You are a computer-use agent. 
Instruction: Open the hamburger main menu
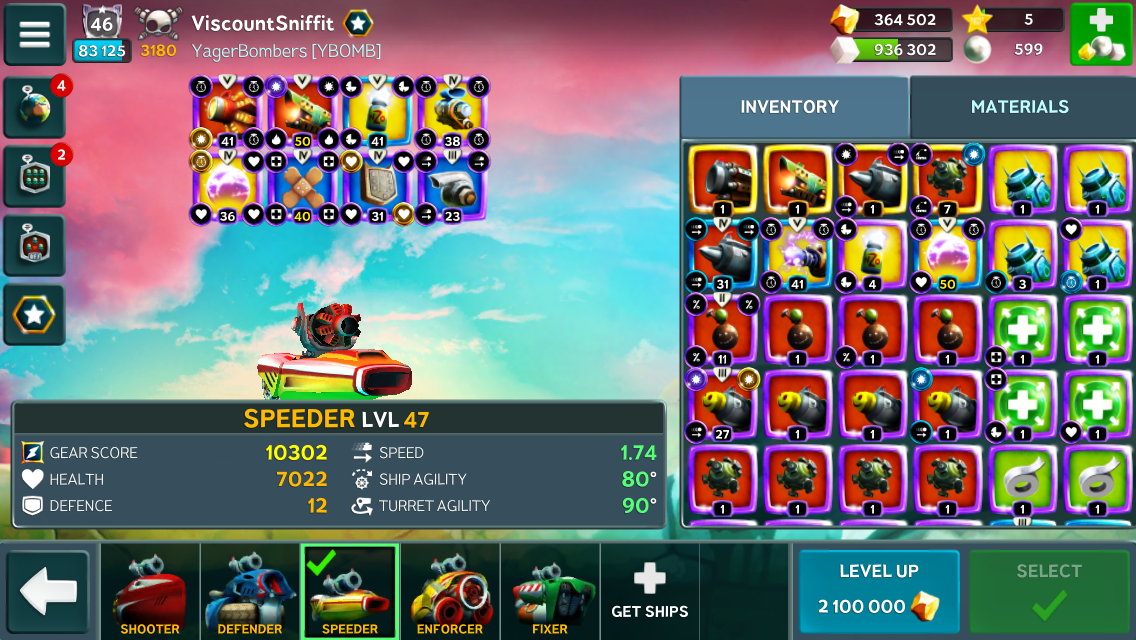point(35,34)
